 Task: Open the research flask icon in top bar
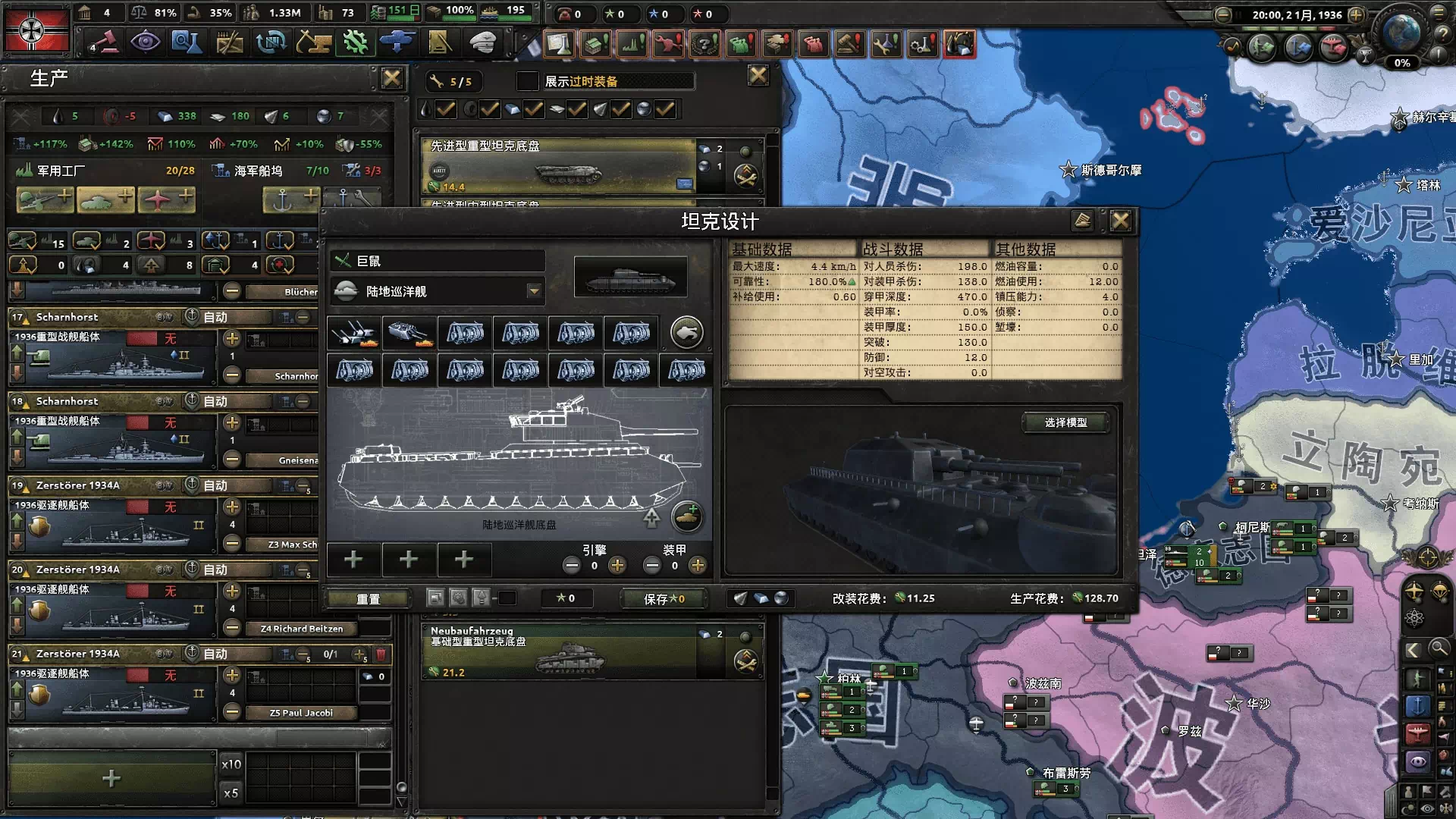(x=186, y=42)
